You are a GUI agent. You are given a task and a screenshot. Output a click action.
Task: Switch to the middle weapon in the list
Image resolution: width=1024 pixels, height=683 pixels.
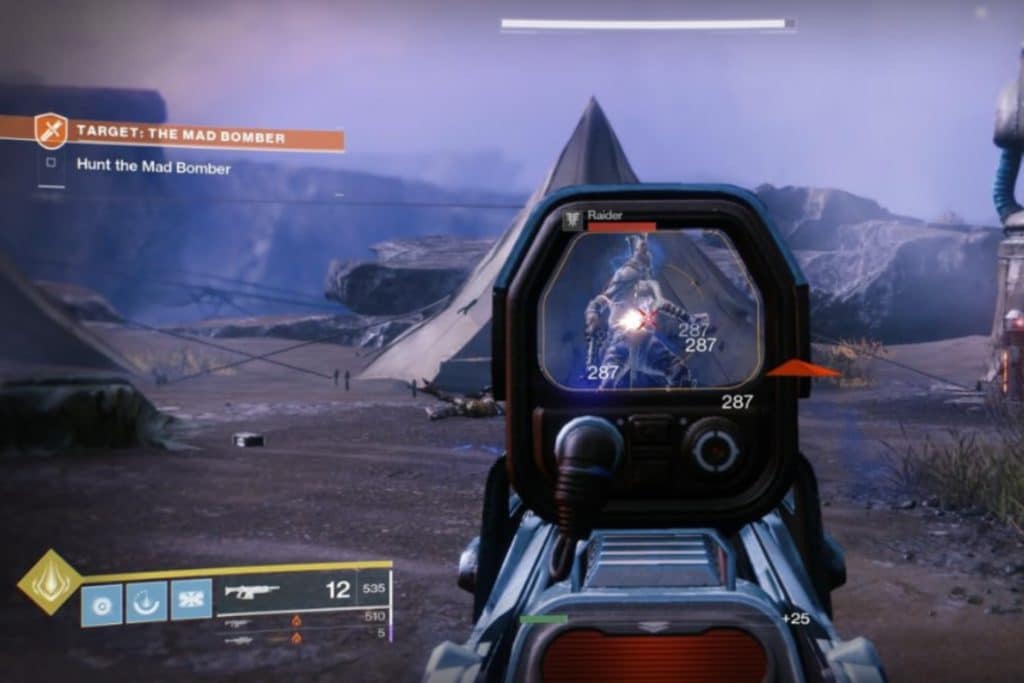[x=240, y=621]
